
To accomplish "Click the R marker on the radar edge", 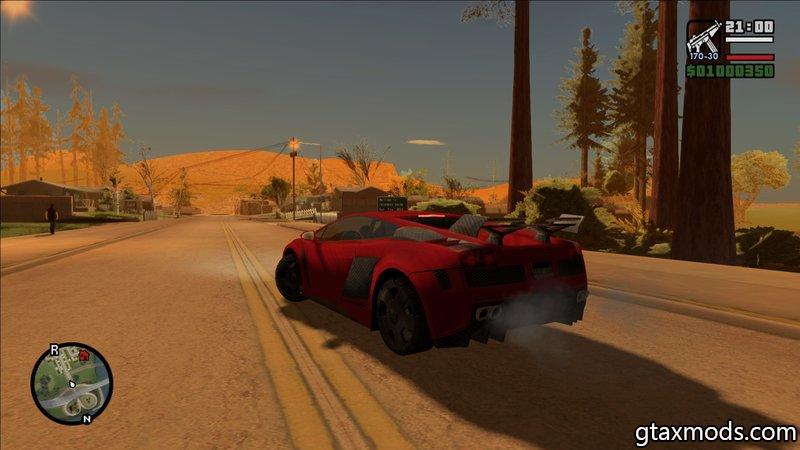I will coord(54,350).
